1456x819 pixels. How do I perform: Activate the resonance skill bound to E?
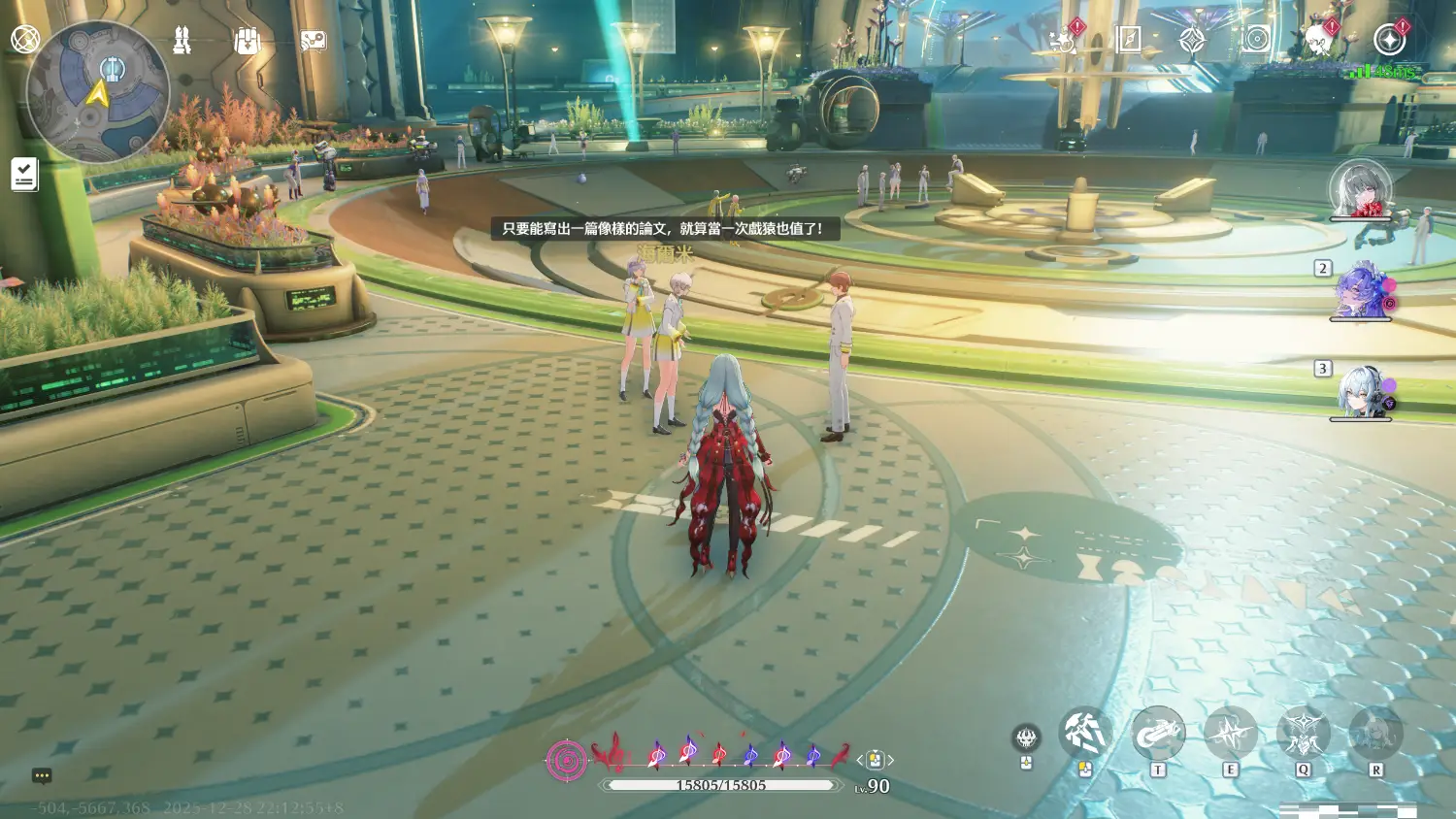click(x=1230, y=734)
